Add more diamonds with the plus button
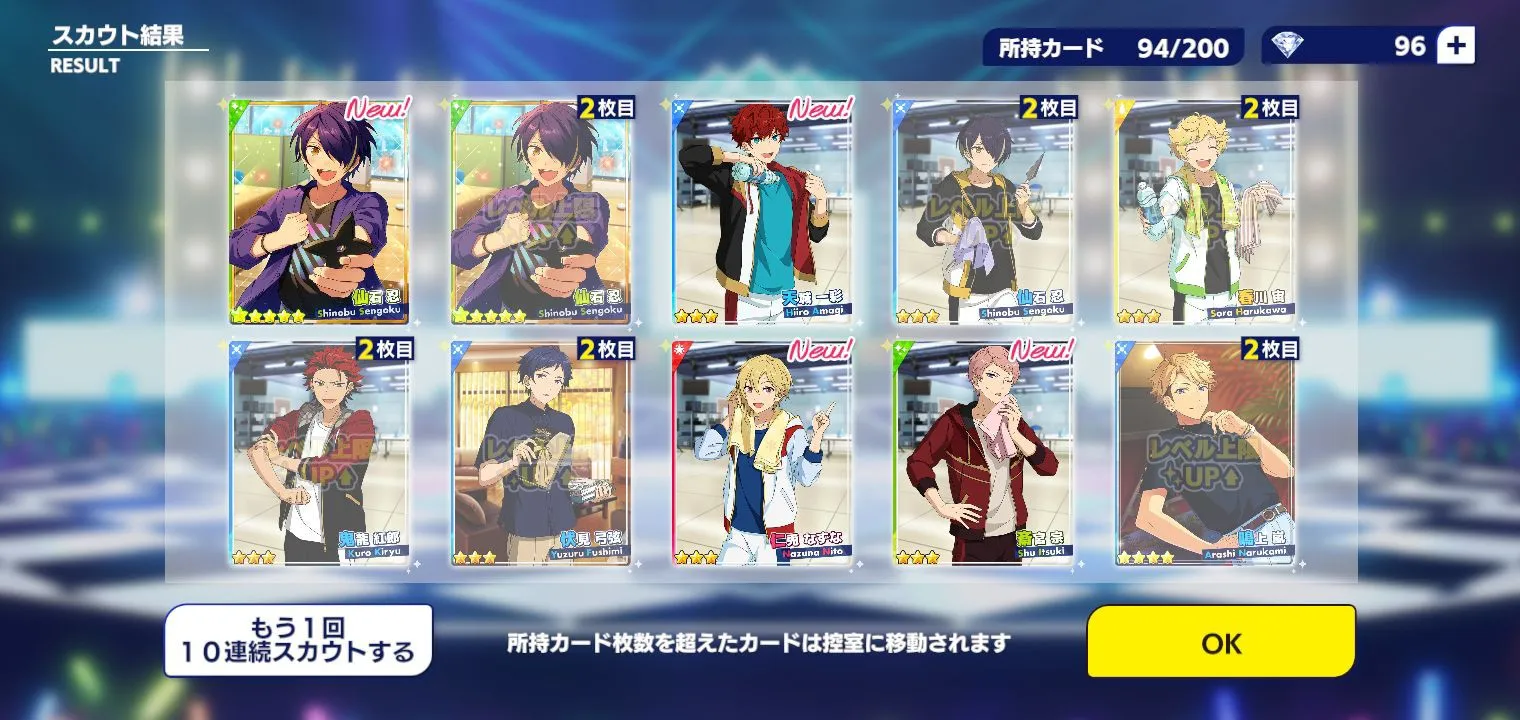Screen dimensions: 1520x720 pos(1455,46)
